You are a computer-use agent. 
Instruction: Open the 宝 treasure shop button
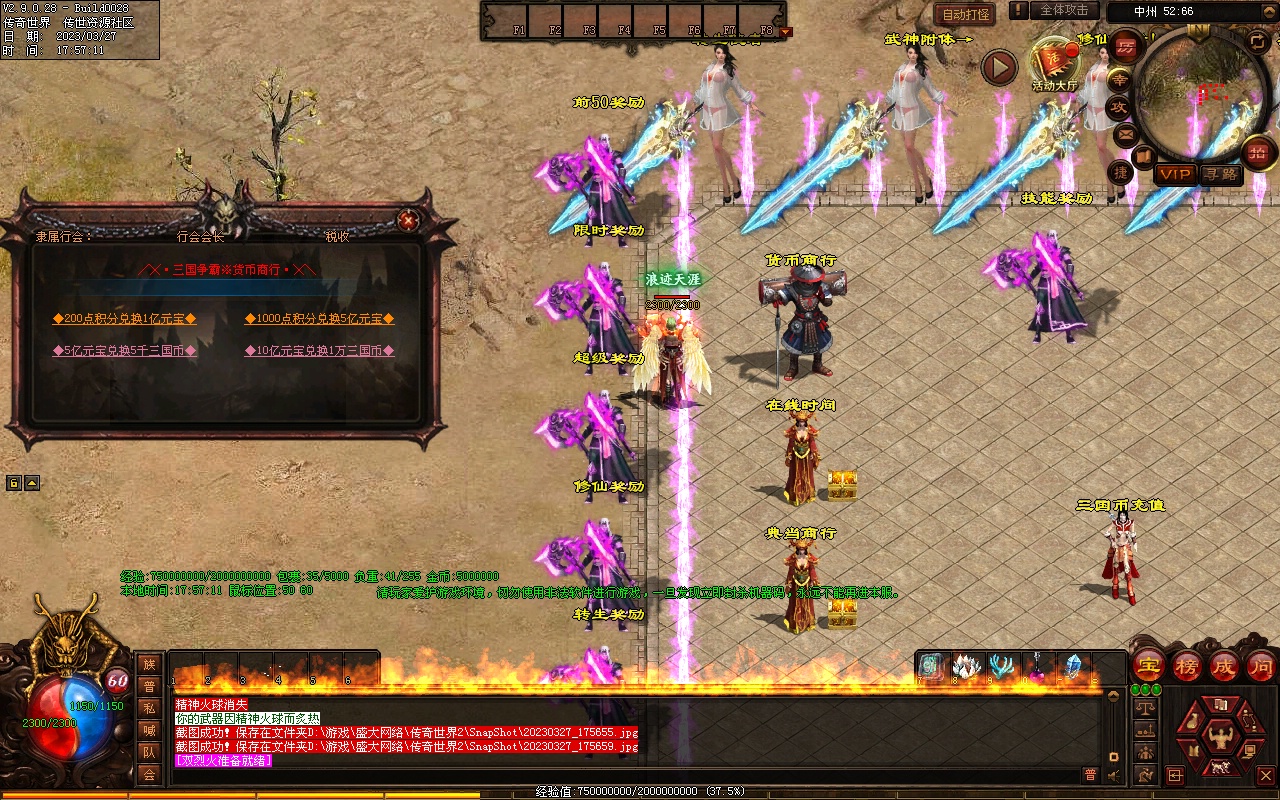pos(1149,665)
